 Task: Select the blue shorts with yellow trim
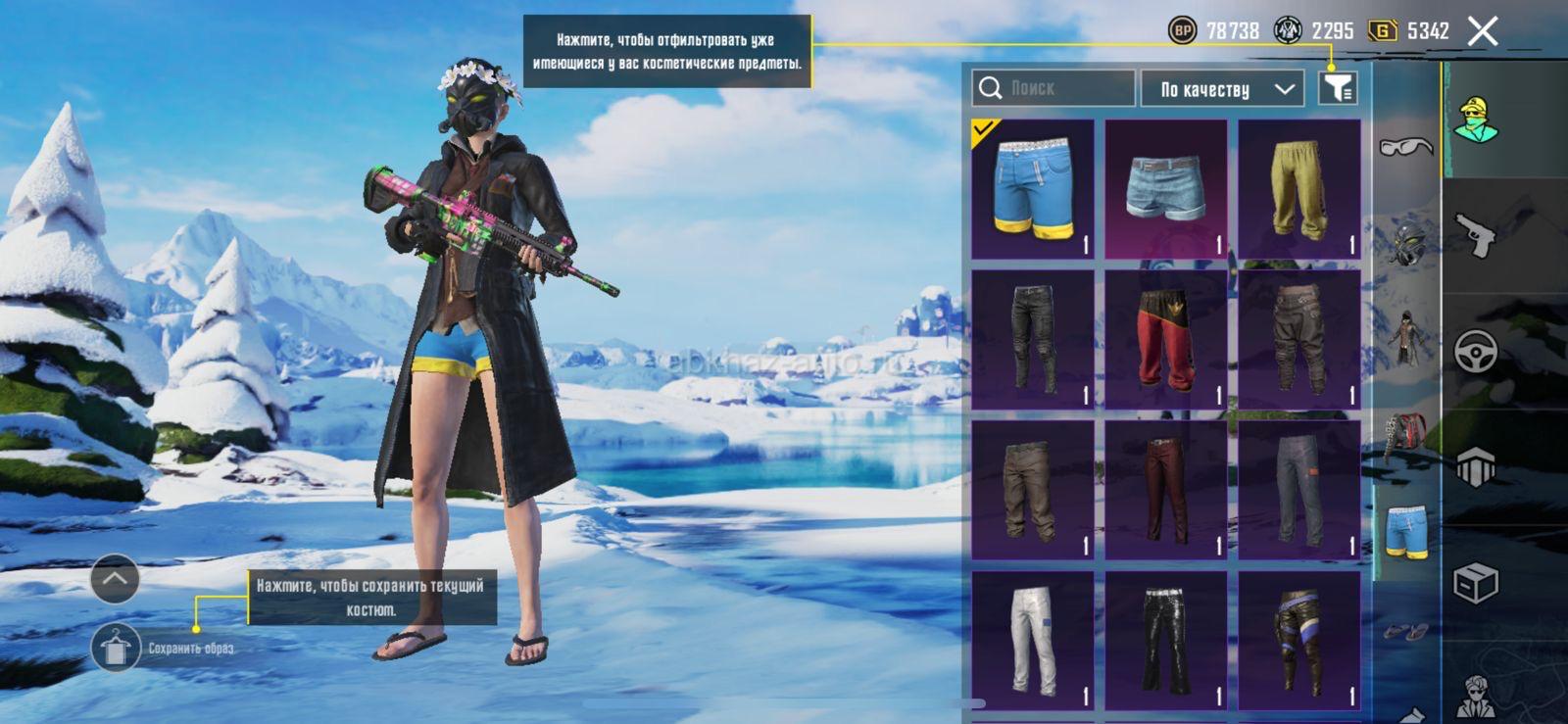point(1032,189)
